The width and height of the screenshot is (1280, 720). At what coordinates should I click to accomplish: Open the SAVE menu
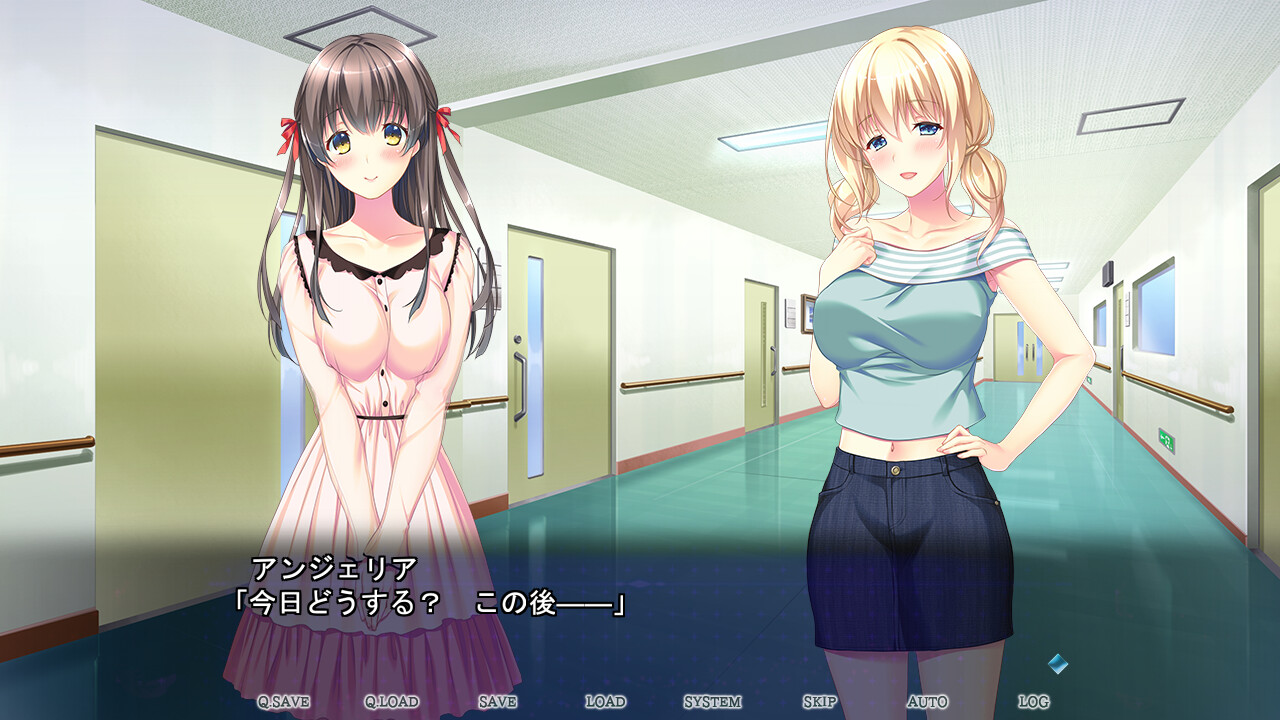pyautogui.click(x=497, y=702)
